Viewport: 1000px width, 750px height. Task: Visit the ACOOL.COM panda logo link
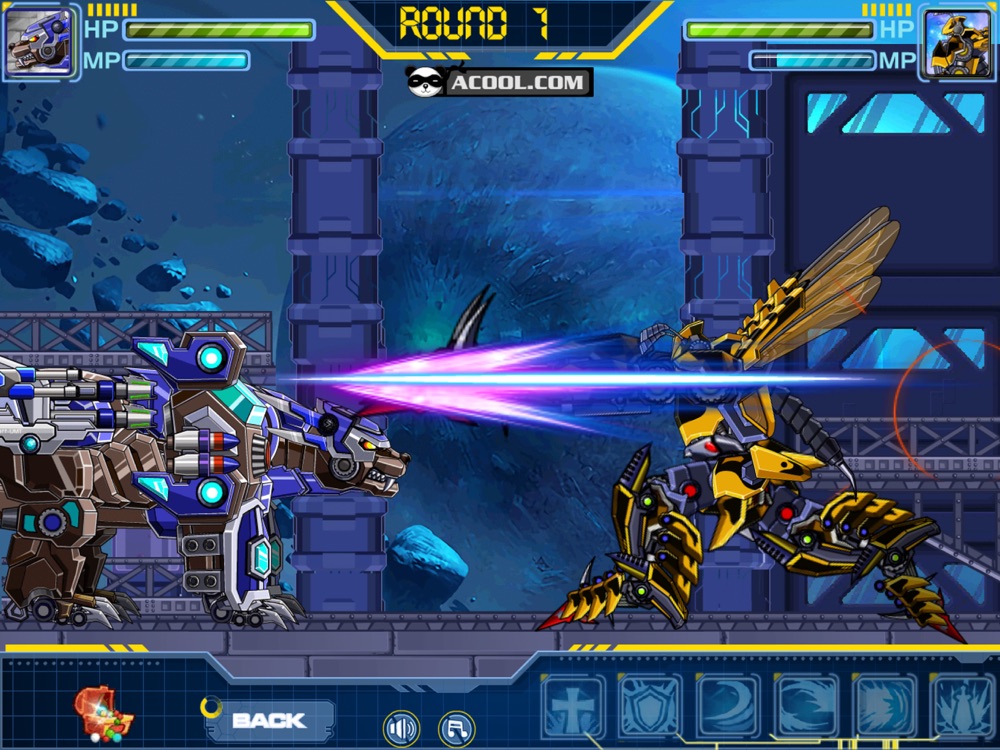pos(499,82)
